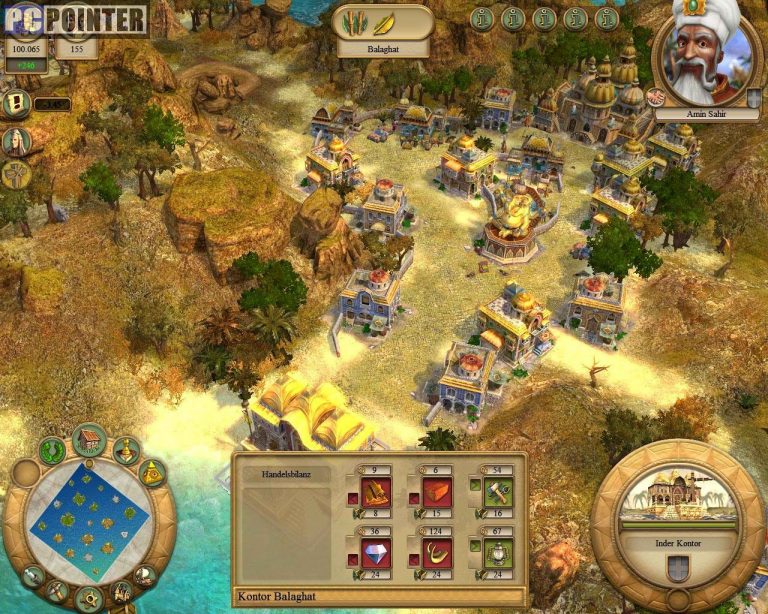768x614 pixels.
Task: Click the yellow pyramid eye icon
Action: click(151, 473)
